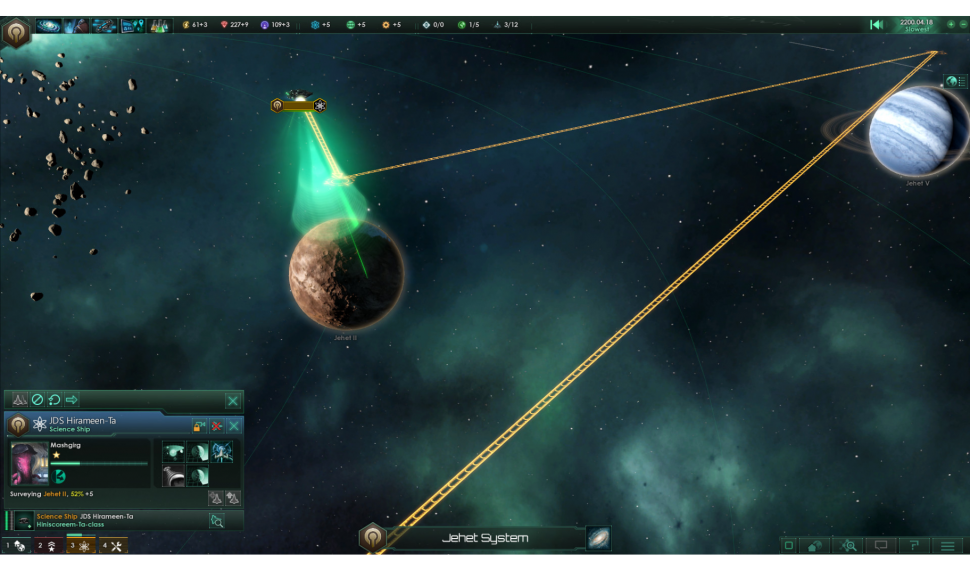Screen dimensions: 970x570
Task: Select the return-to-base arrow order
Action: tap(71, 400)
